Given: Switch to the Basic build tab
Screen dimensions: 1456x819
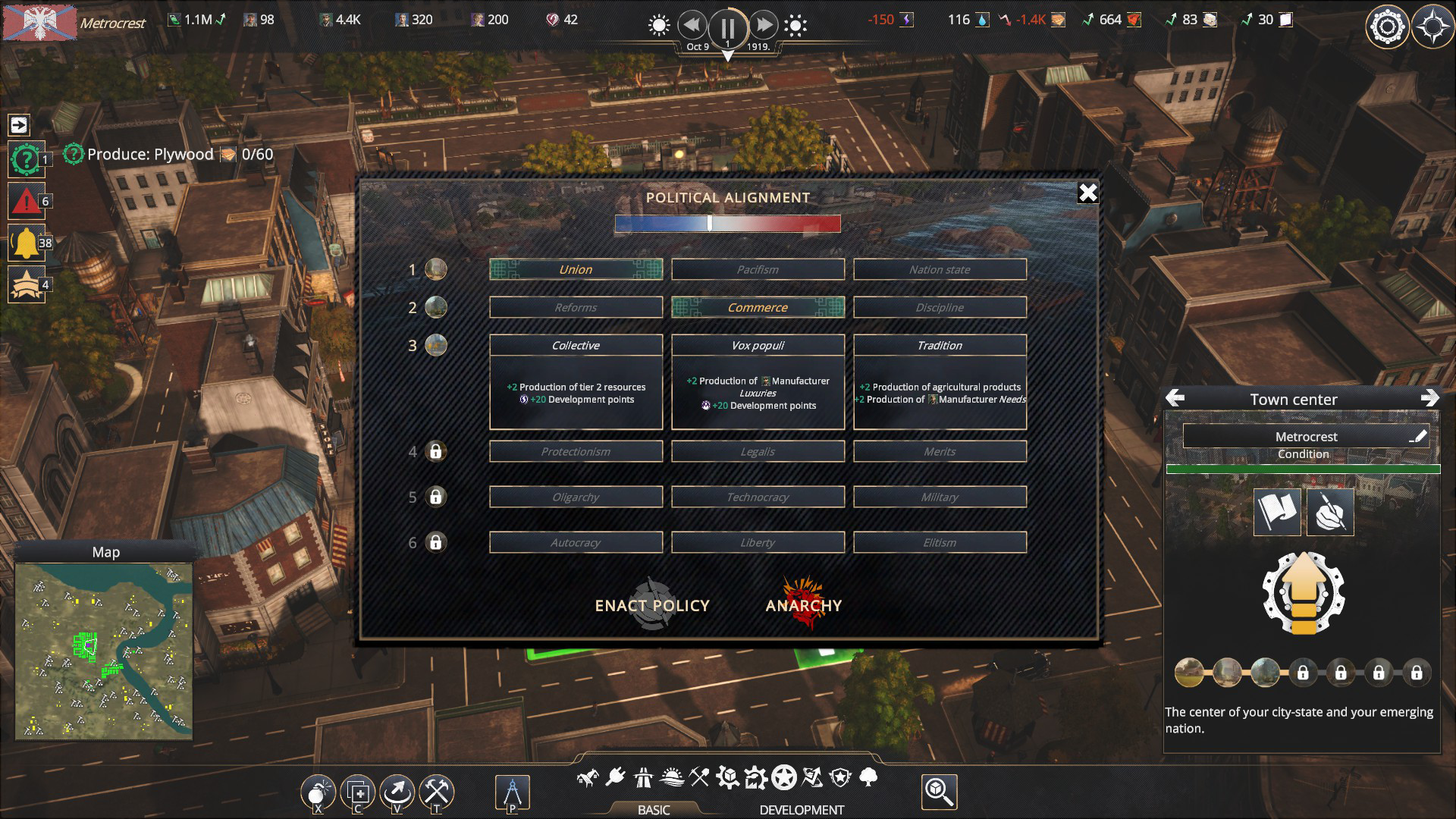Looking at the screenshot, I should [654, 809].
